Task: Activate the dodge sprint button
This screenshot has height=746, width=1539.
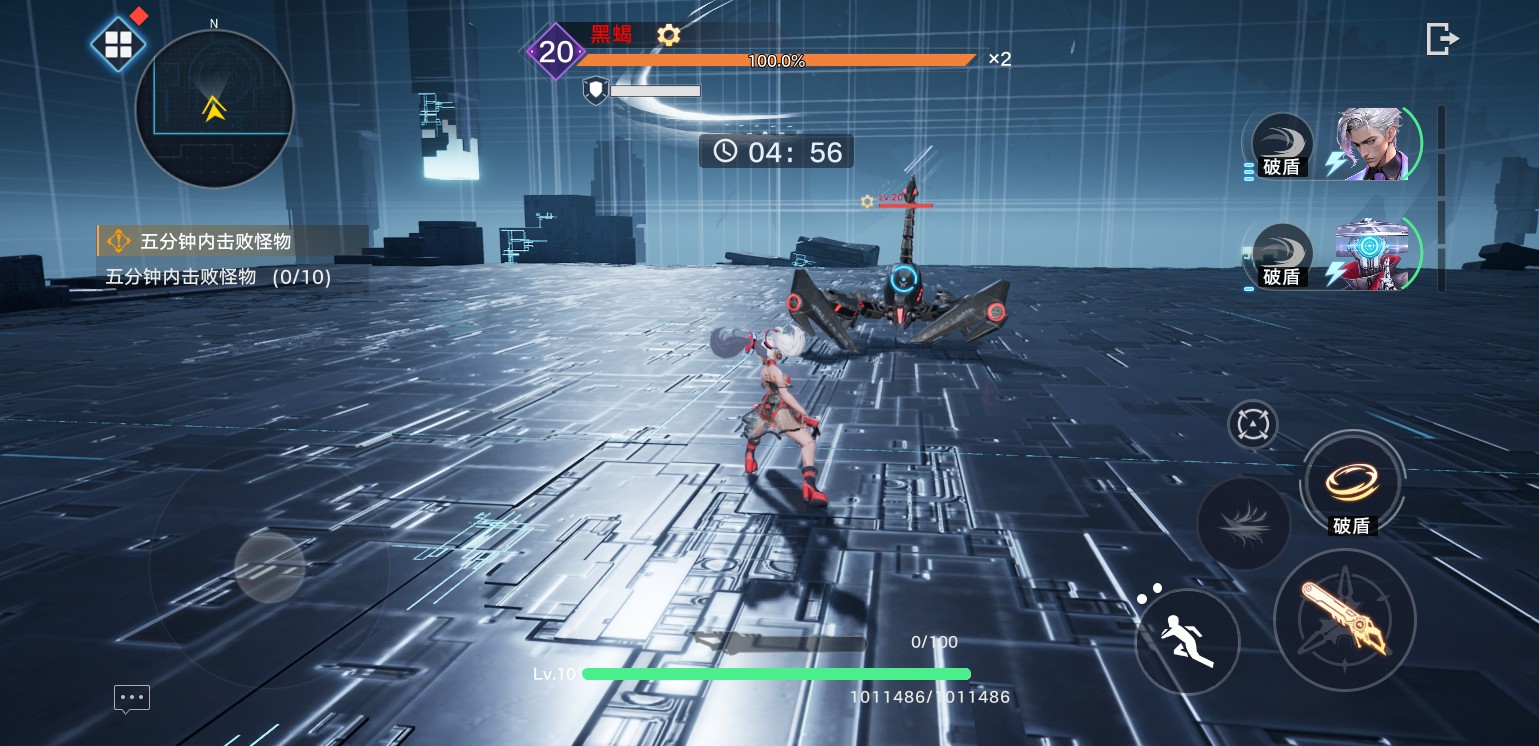Action: pos(1187,640)
